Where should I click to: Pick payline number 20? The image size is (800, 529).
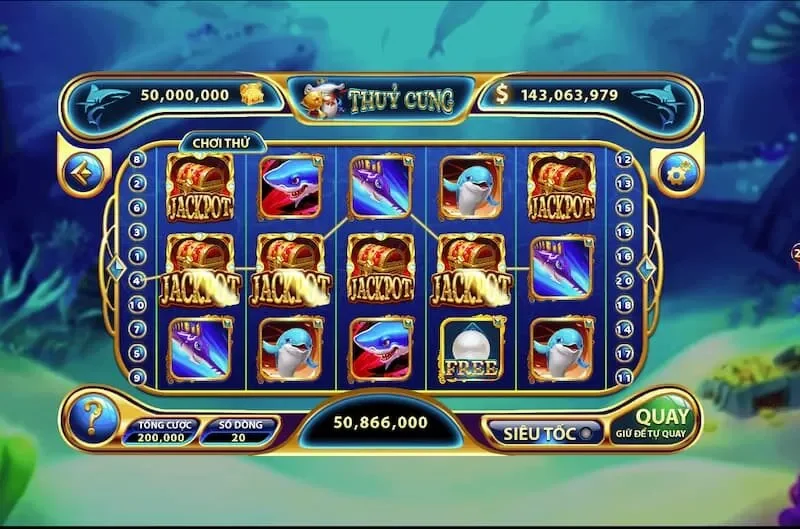pyautogui.click(x=624, y=279)
